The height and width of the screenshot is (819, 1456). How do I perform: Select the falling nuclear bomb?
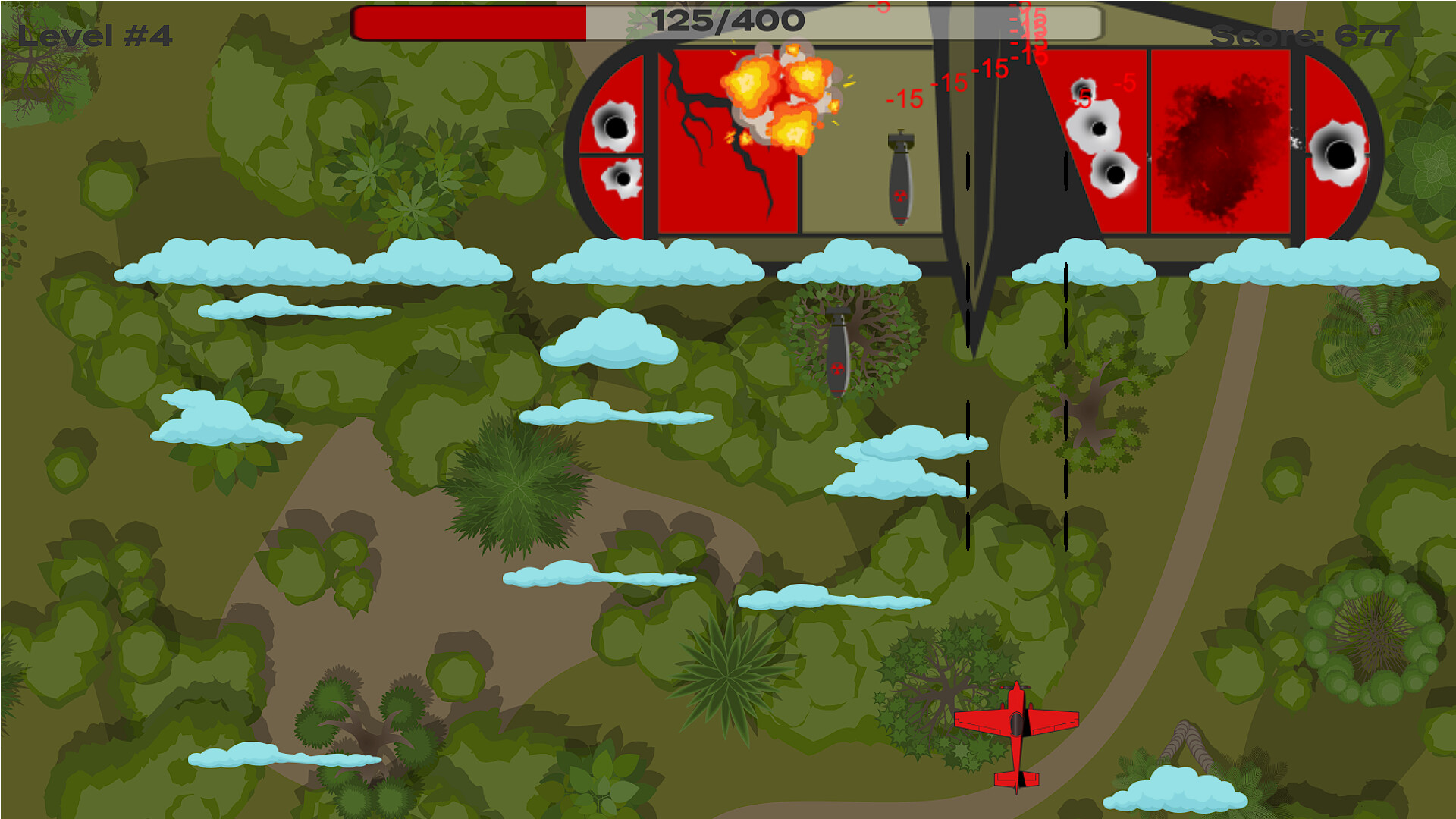(838, 349)
